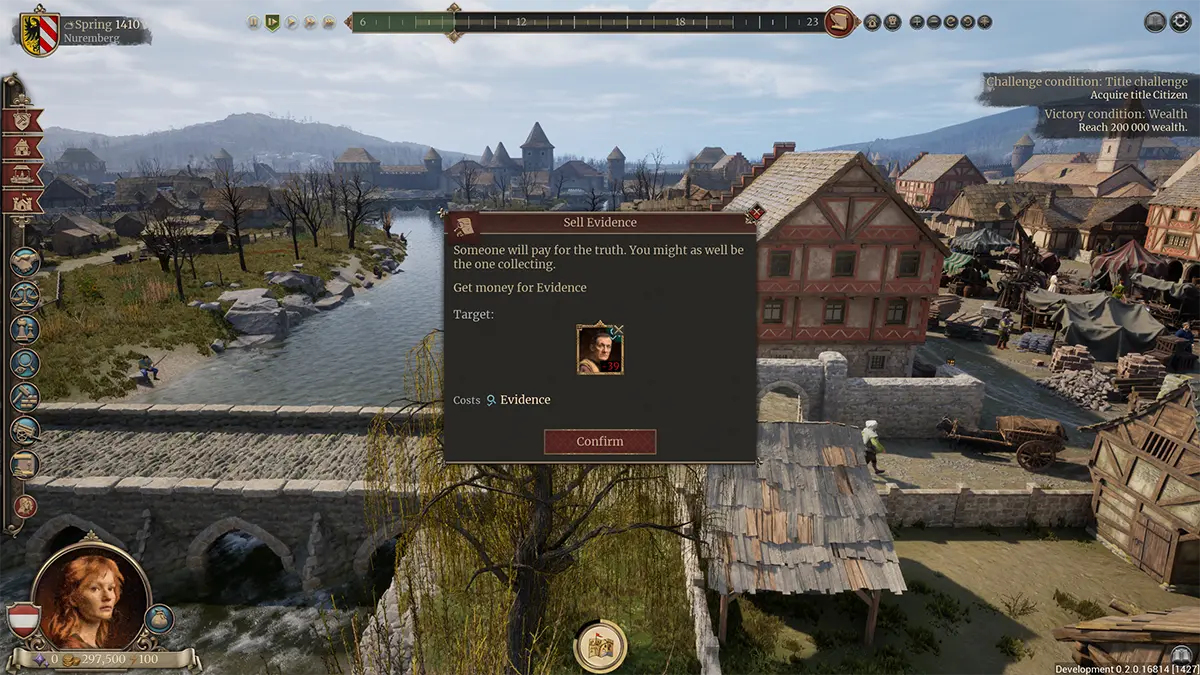Select the shield crest banner tab
The height and width of the screenshot is (675, 1200).
pos(22,121)
